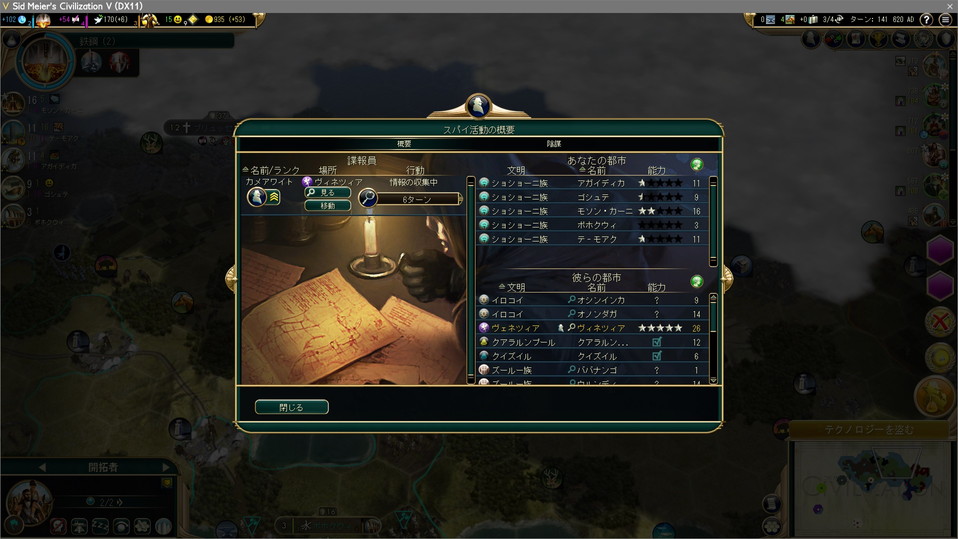Click the spy カメアワイト portrait icon

coord(256,197)
